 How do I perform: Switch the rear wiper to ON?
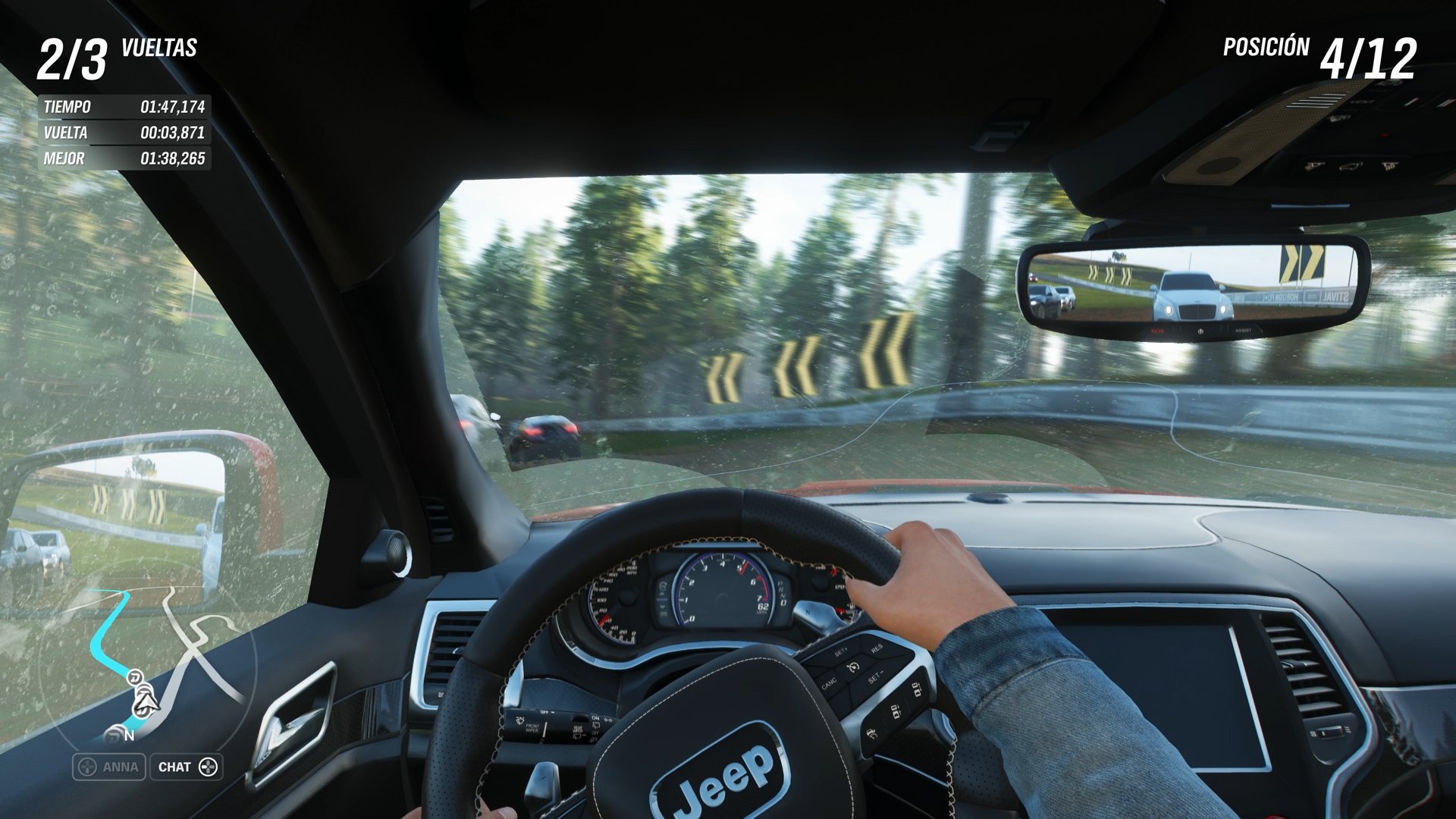point(595,718)
